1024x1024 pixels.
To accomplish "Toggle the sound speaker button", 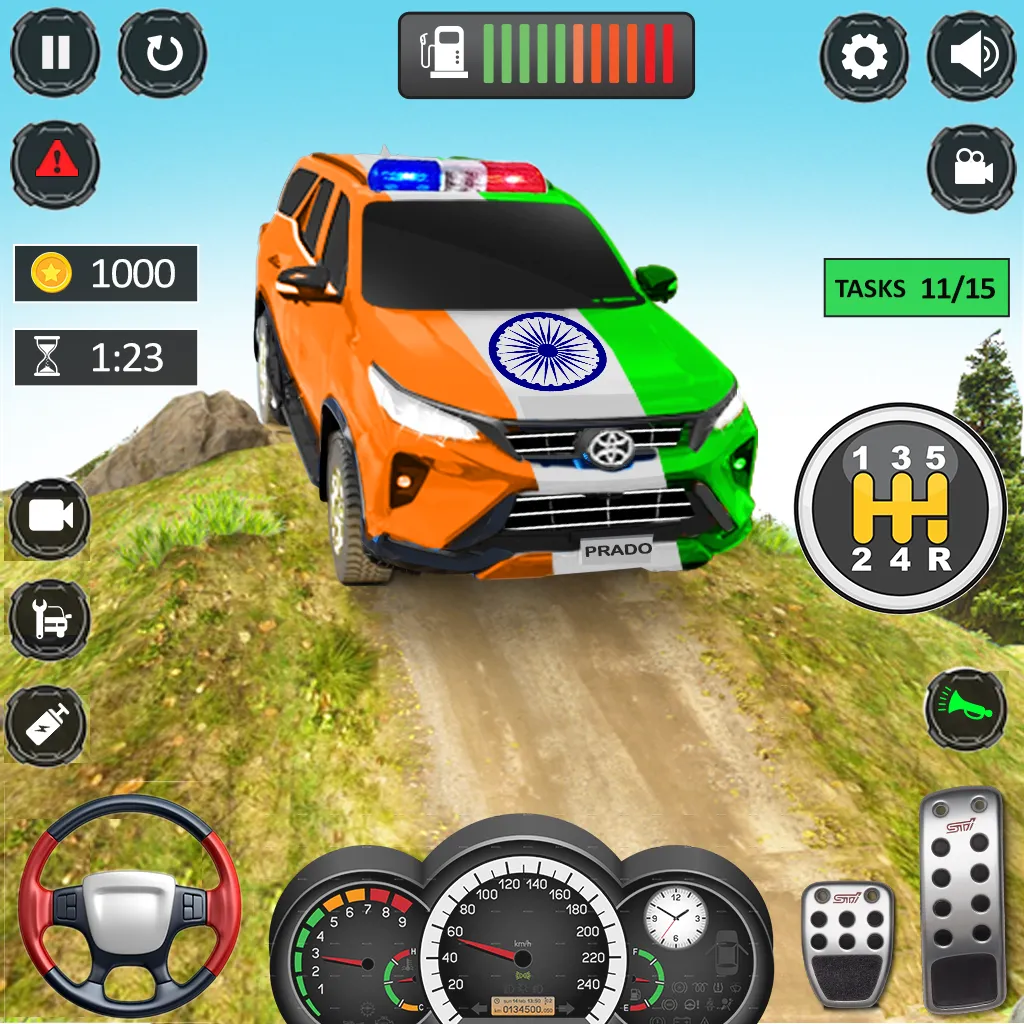I will pyautogui.click(x=971, y=56).
